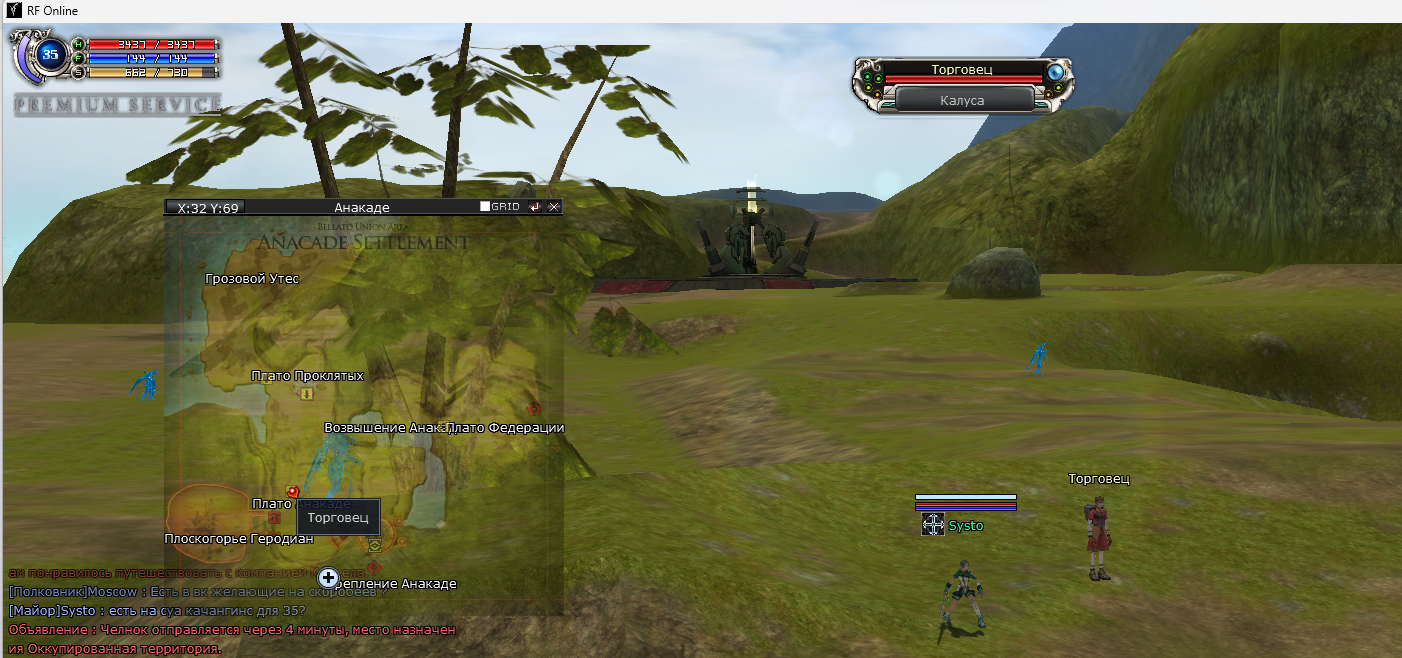The height and width of the screenshot is (658, 1402).
Task: Click the RF Online window title bar
Action: tap(700, 11)
